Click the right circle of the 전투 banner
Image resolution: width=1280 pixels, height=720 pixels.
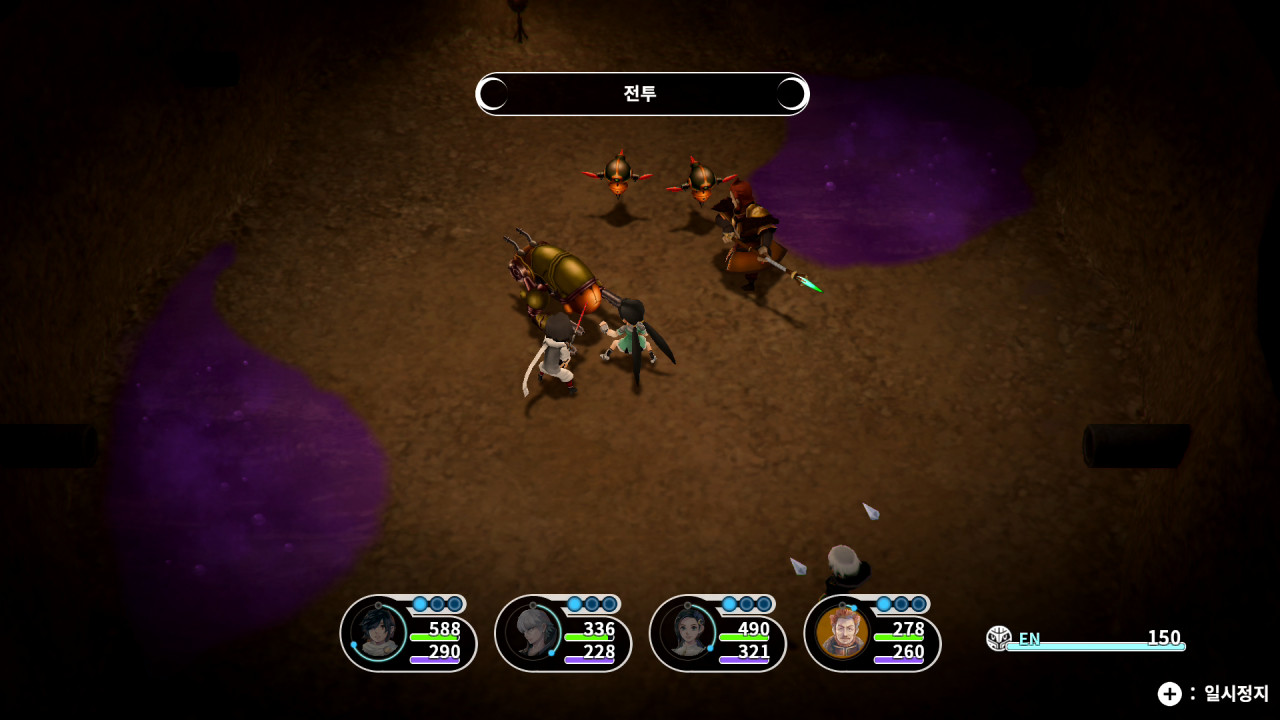click(x=791, y=94)
